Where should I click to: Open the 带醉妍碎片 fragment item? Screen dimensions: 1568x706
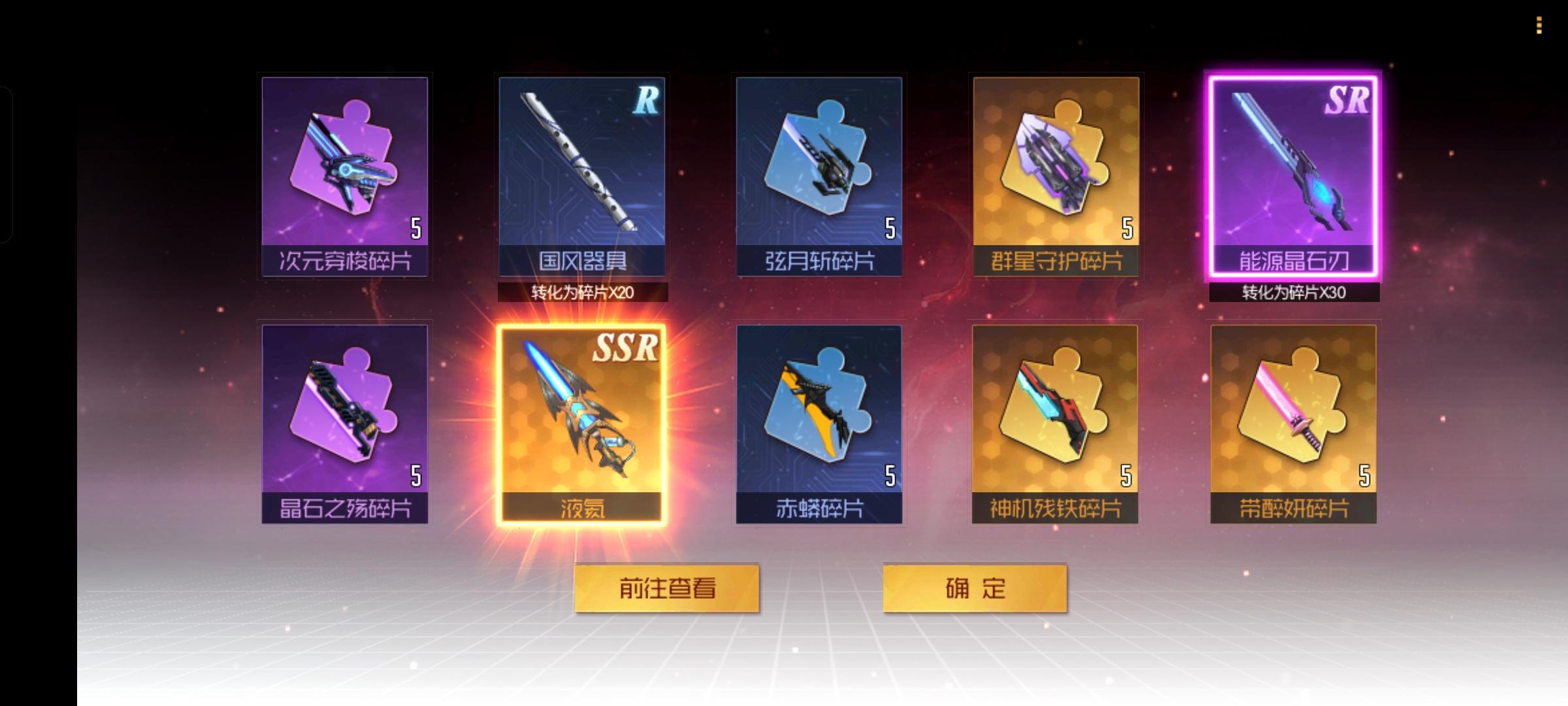[x=1295, y=422]
